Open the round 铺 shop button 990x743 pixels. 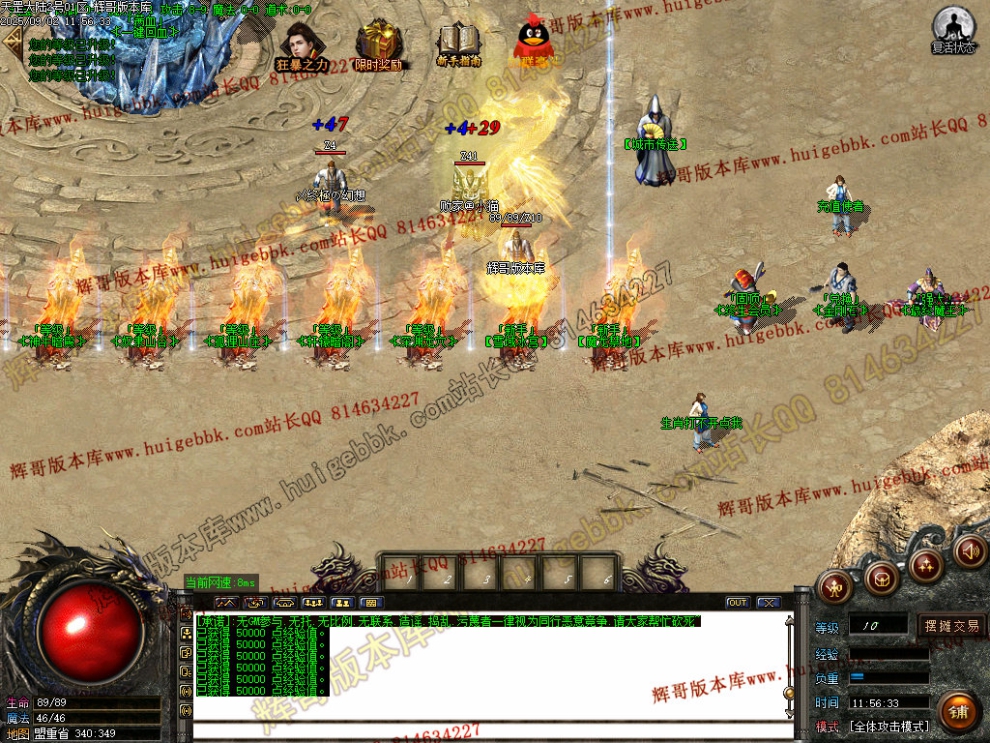958,711
